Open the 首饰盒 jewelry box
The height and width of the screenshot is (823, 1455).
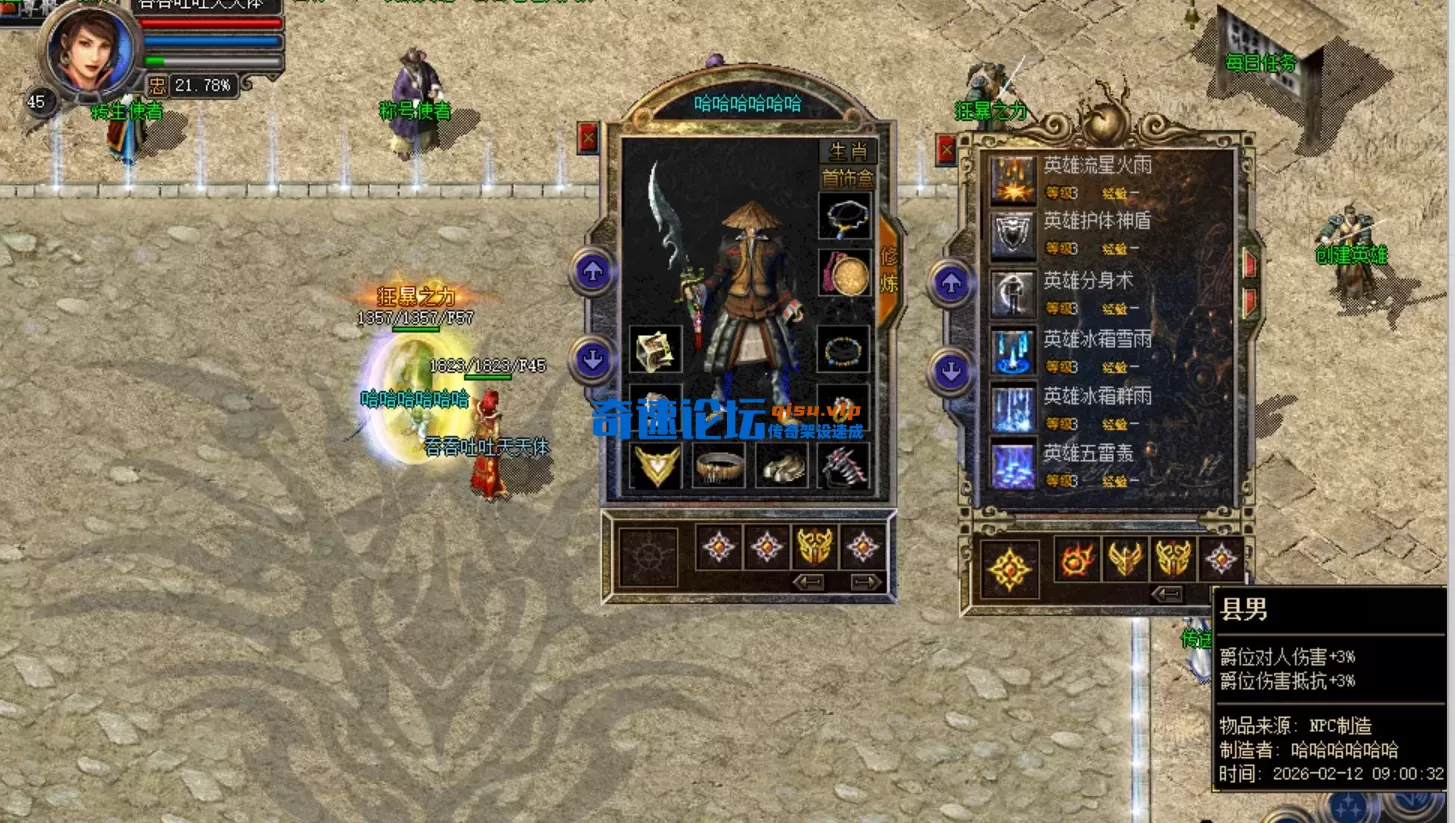click(847, 178)
